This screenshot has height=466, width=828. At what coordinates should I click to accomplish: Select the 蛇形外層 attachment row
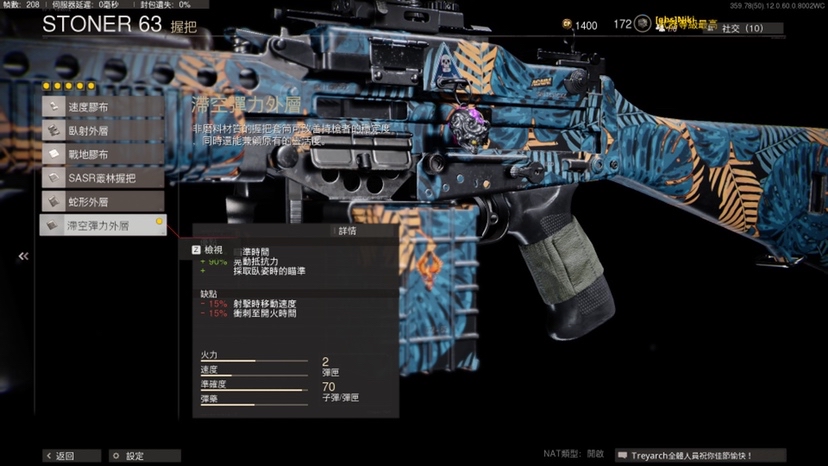point(100,202)
